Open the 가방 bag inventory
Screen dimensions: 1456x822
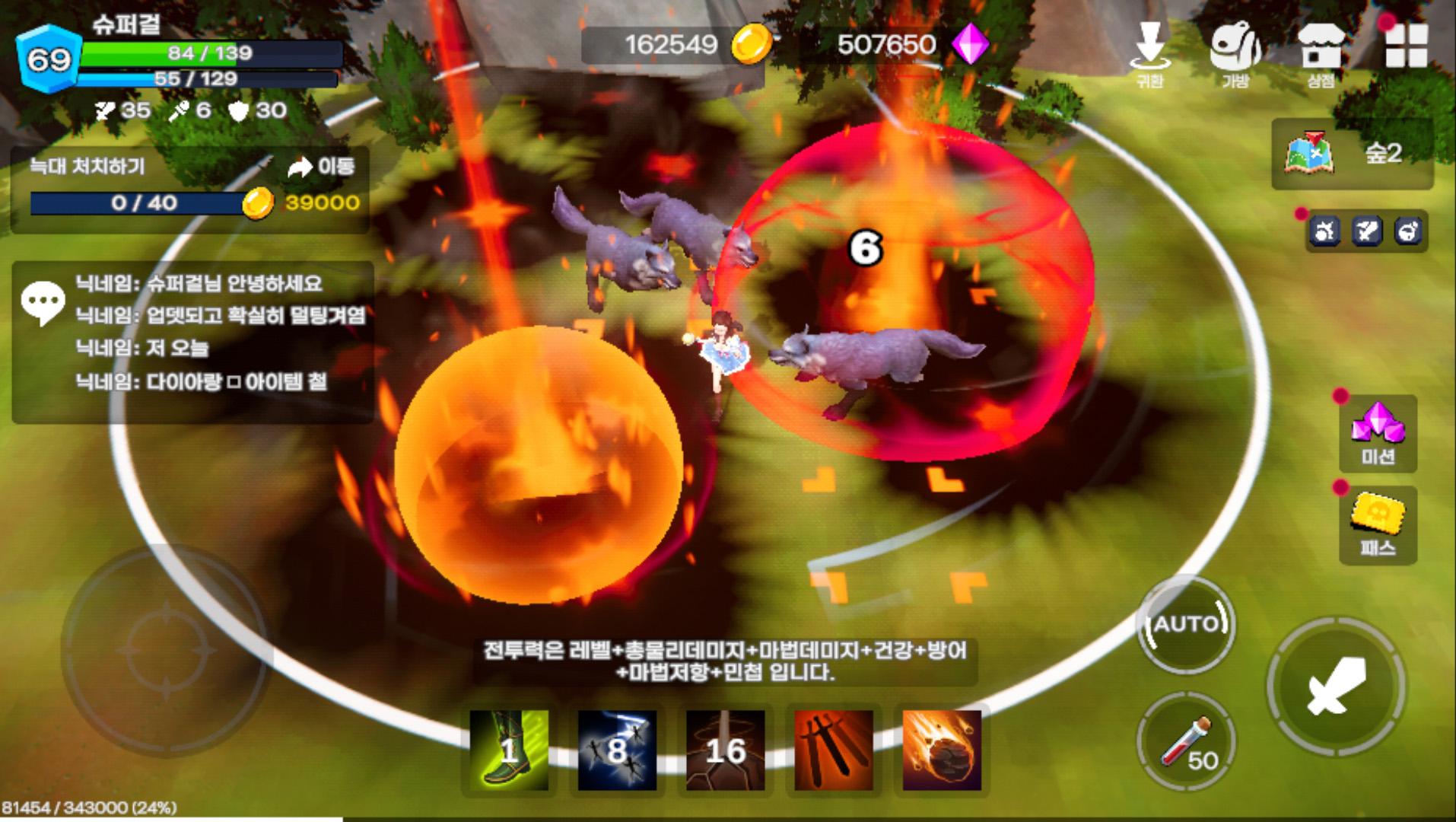(1235, 52)
